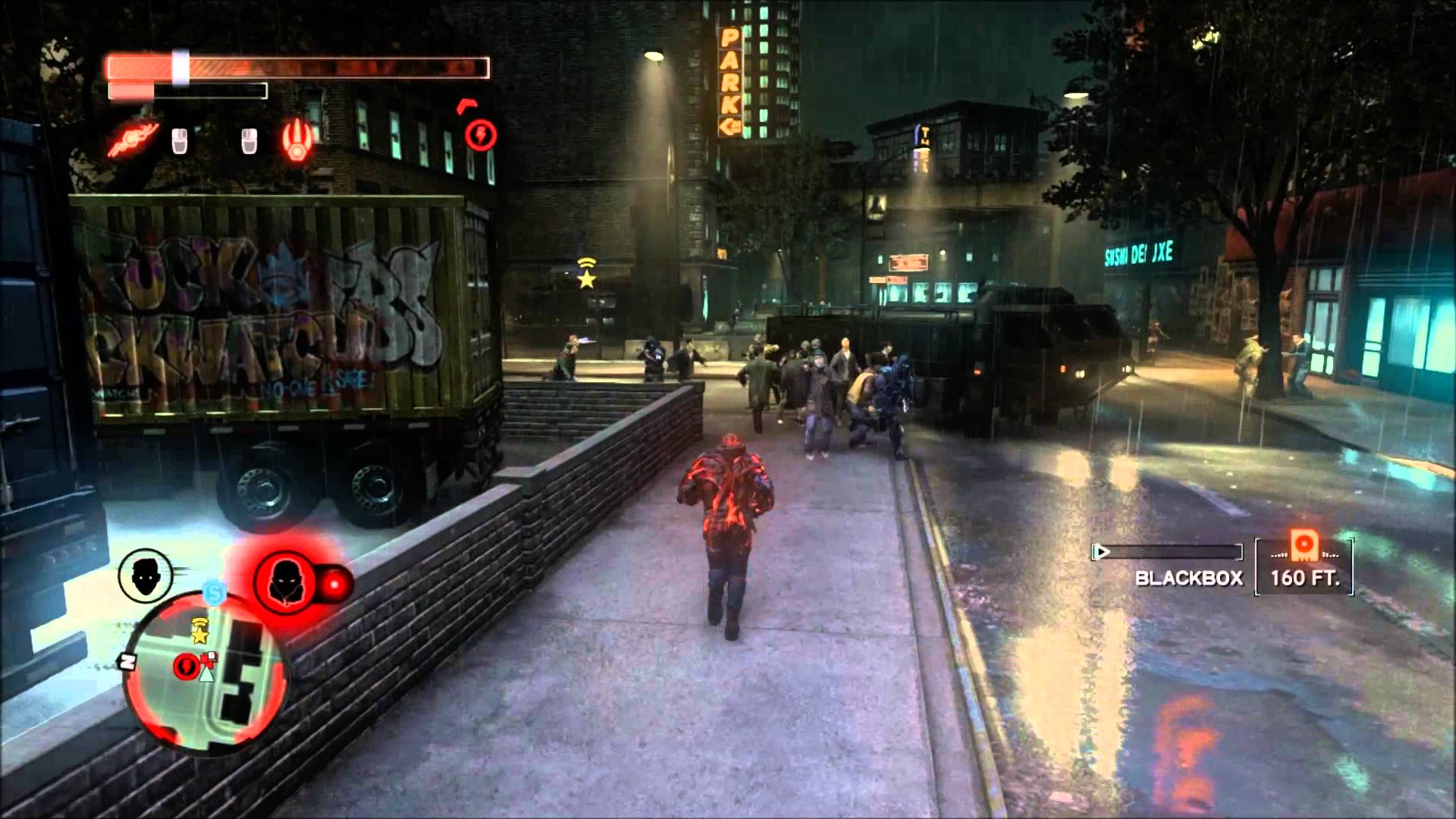The image size is (1456, 819).
Task: Click the glowing red alert dot beside hunted icon
Action: (334, 584)
